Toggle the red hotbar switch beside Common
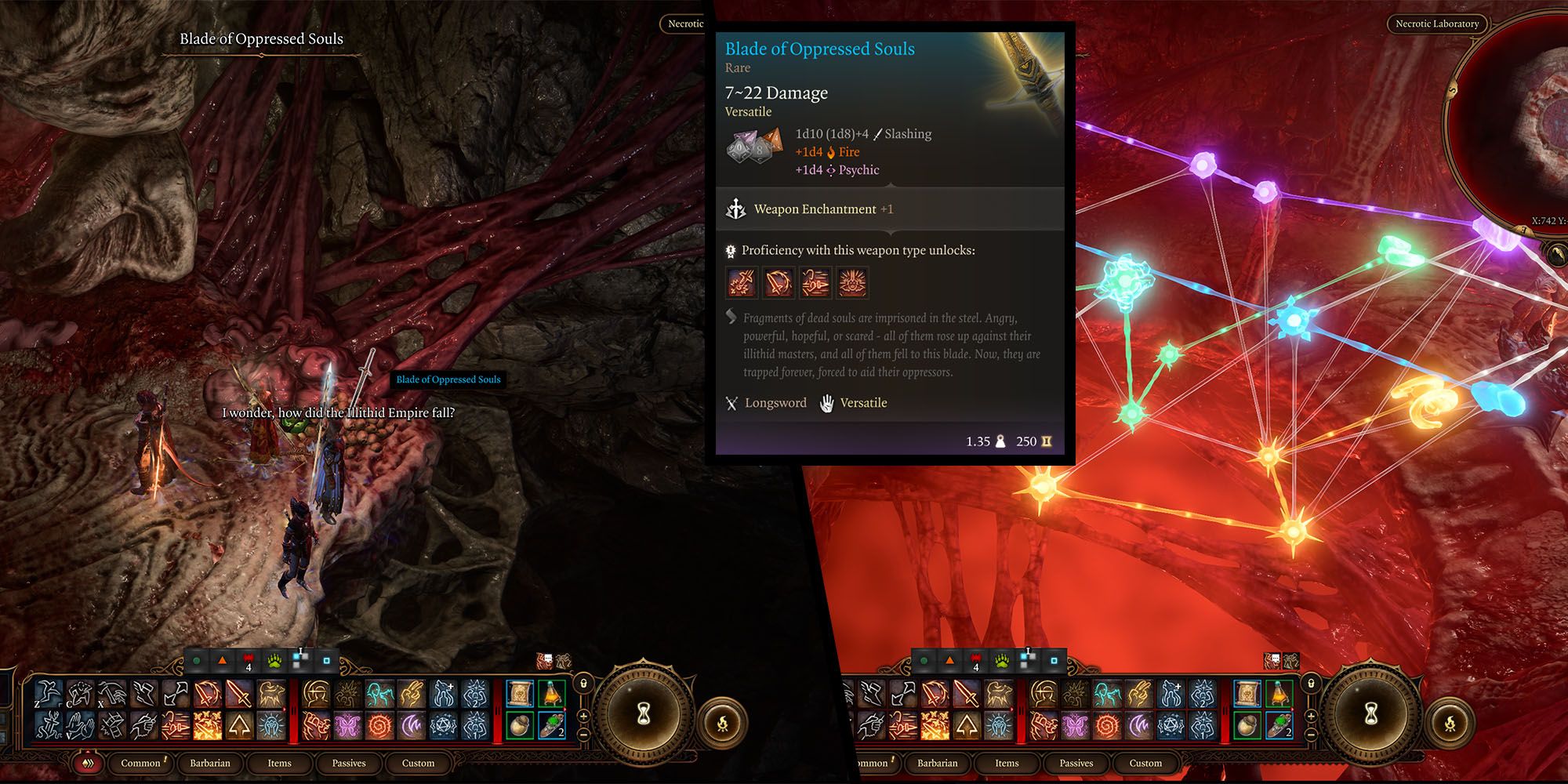The height and width of the screenshot is (784, 1568). (x=89, y=763)
